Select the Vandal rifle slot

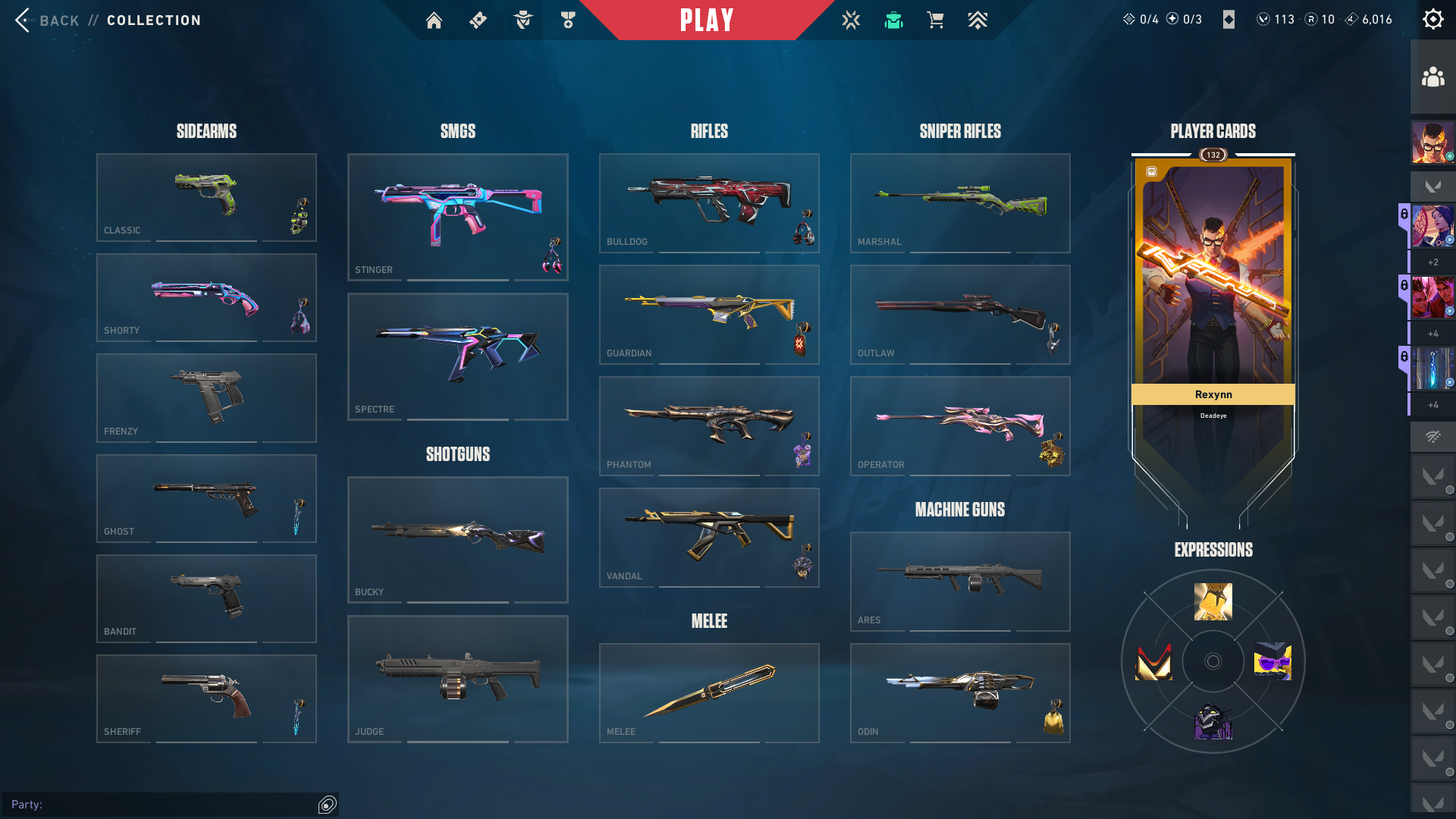click(709, 537)
